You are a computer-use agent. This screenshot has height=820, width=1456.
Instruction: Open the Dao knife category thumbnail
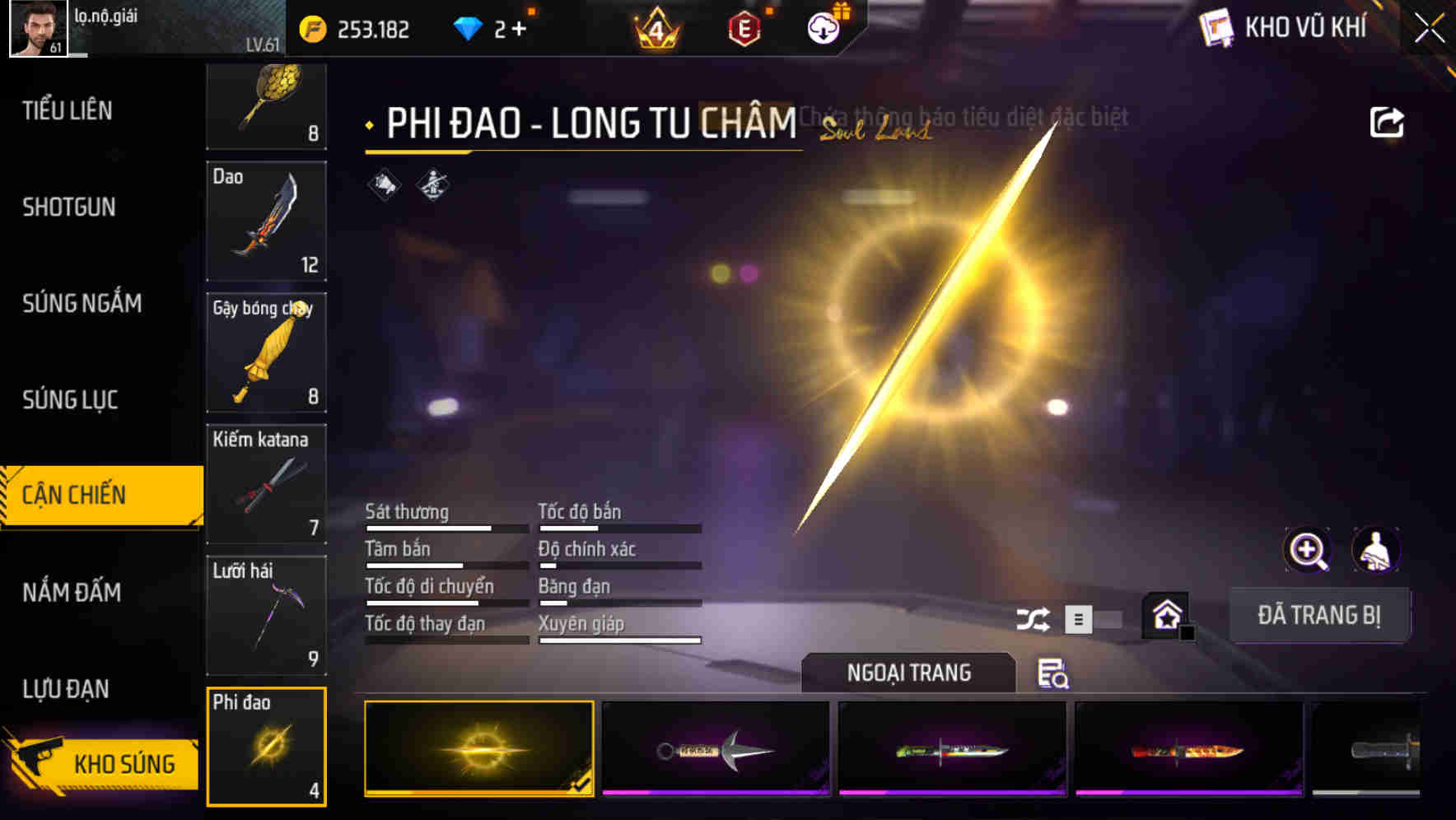(x=267, y=222)
